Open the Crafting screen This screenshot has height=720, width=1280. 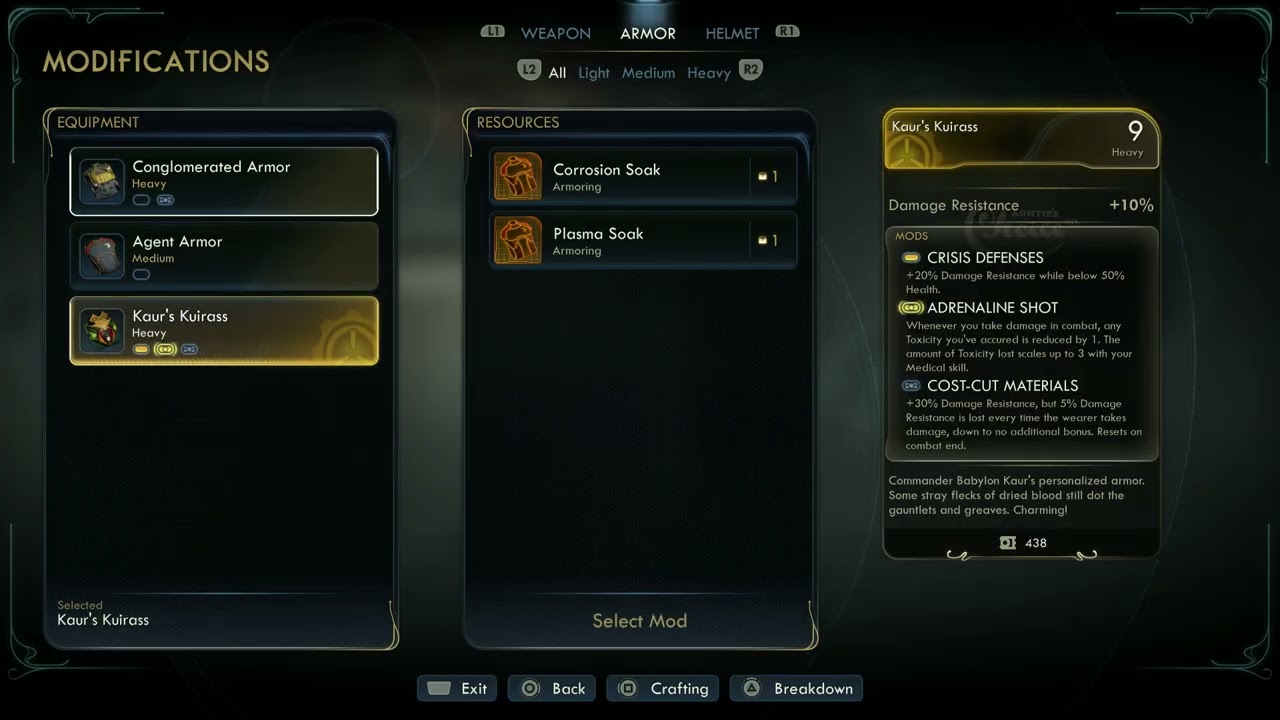pos(663,688)
